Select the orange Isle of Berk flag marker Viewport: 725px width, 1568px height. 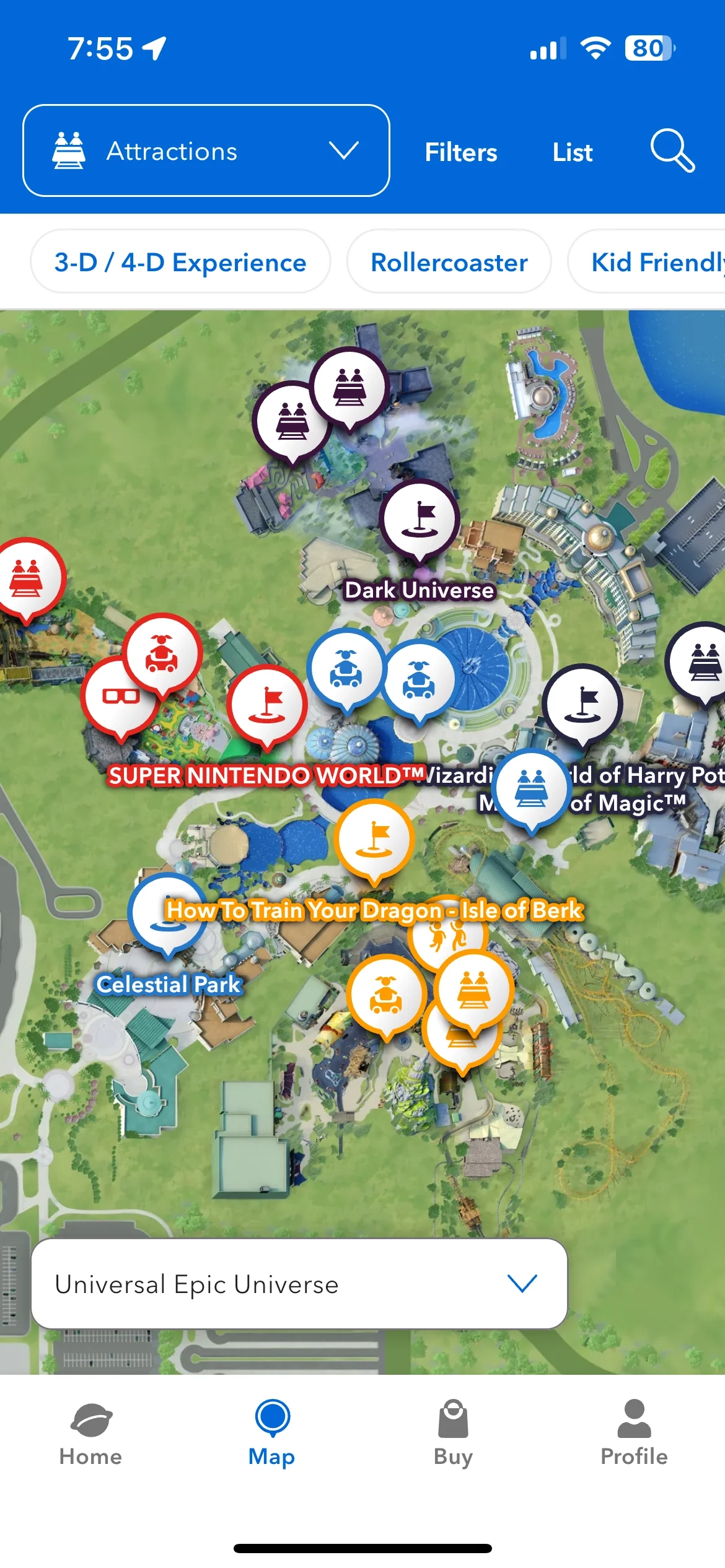(x=374, y=838)
